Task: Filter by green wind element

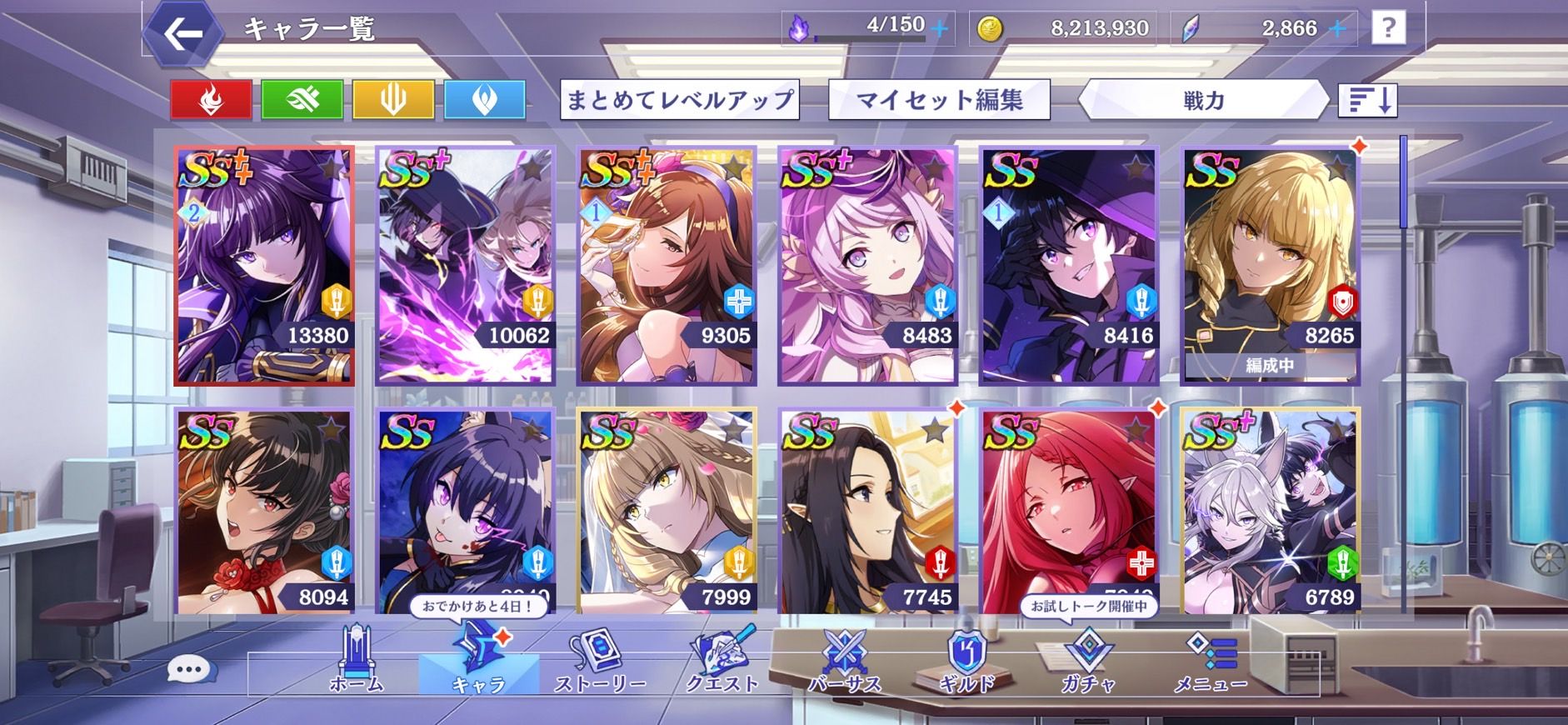Action: (x=302, y=100)
